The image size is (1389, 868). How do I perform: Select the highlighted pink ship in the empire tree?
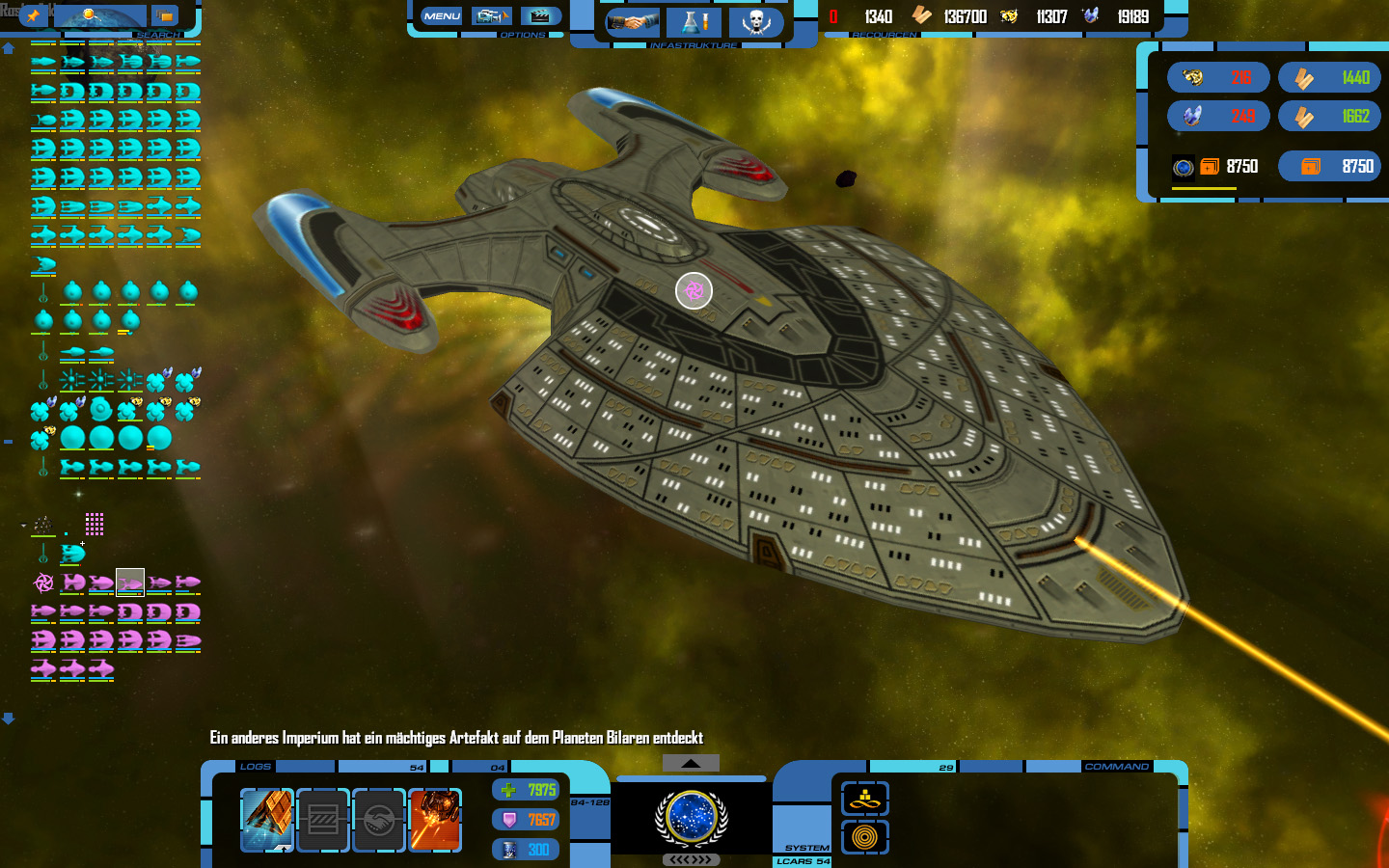tap(130, 583)
